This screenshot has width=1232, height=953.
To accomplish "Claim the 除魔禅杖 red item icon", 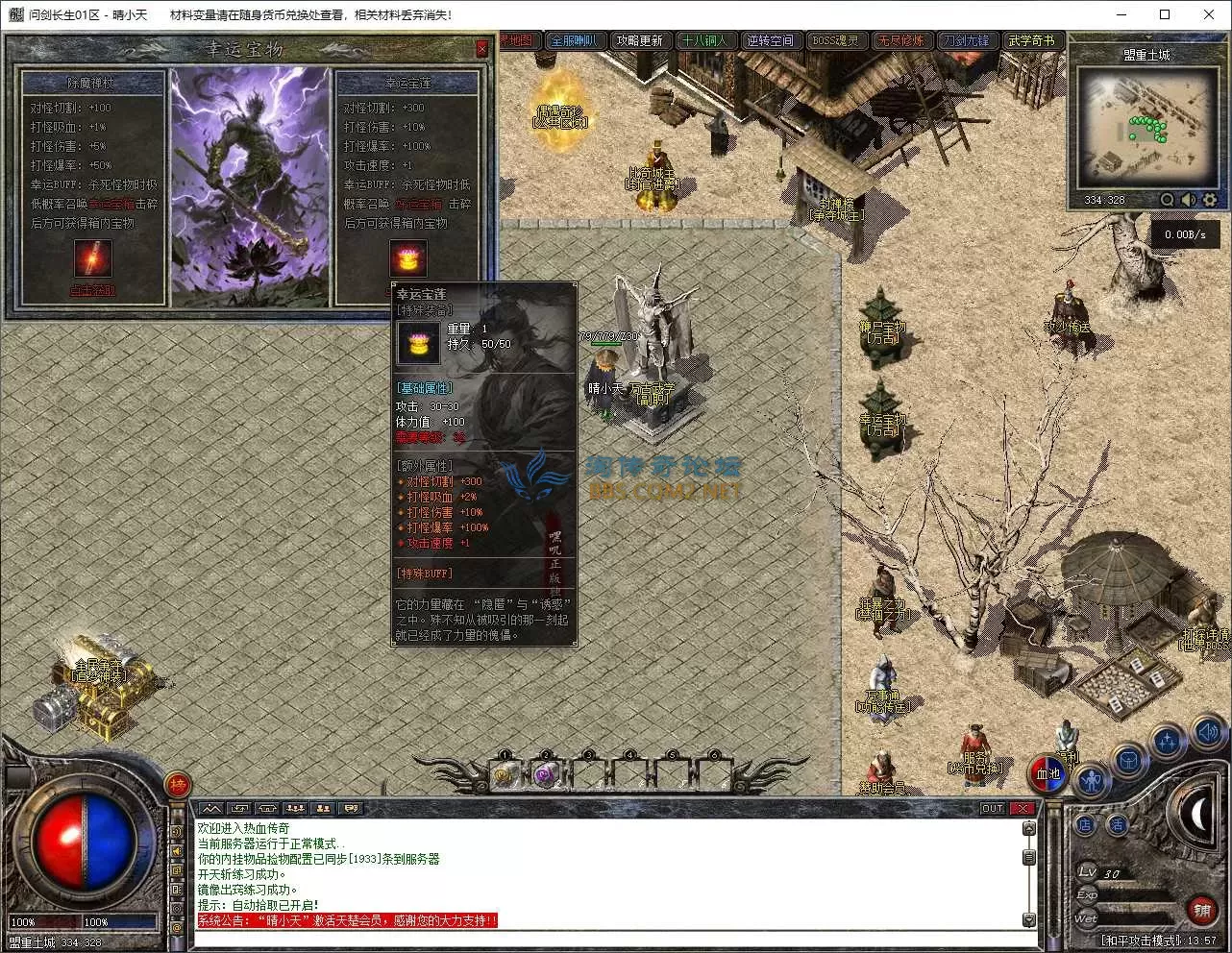I will [93, 258].
